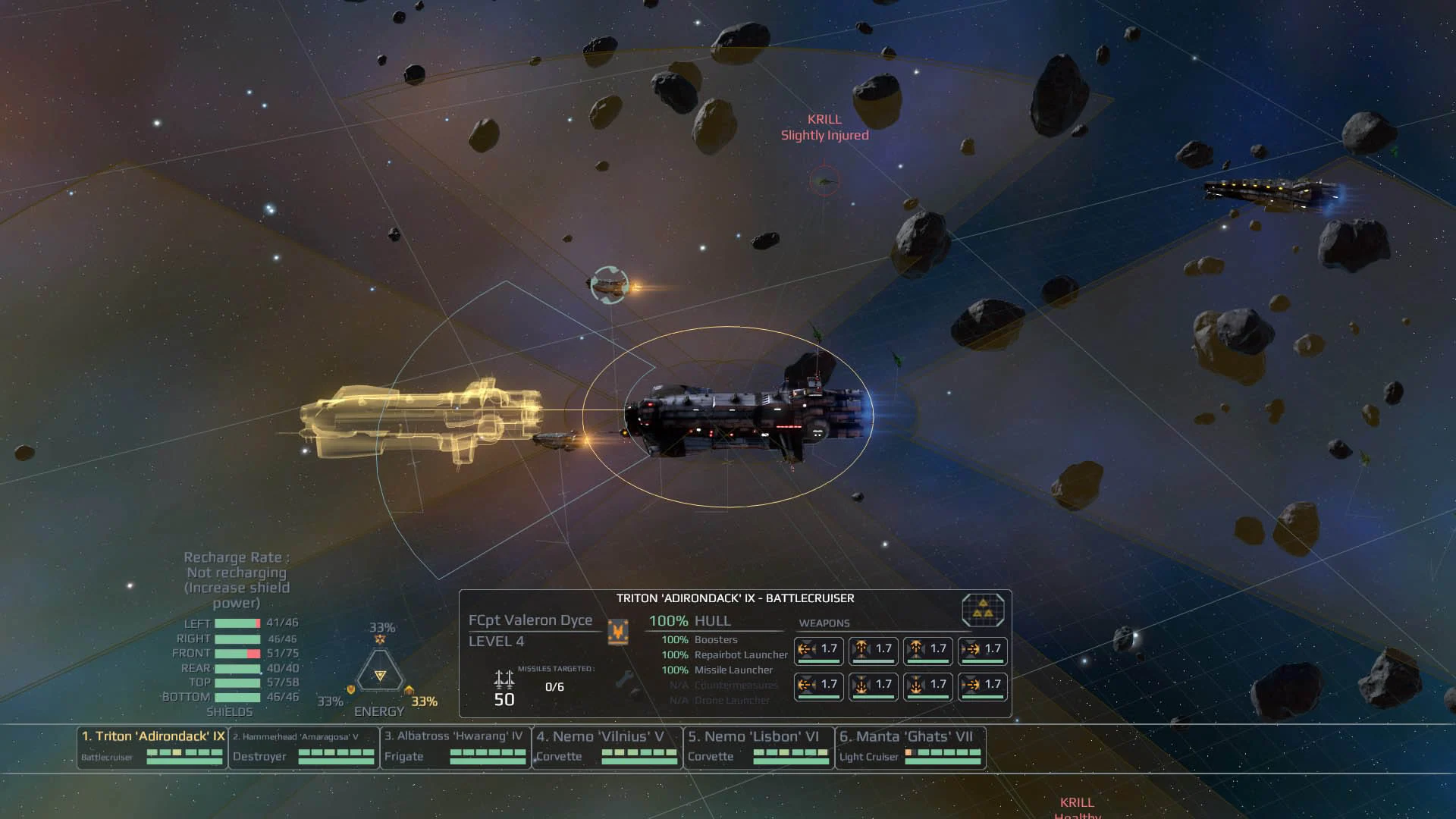The height and width of the screenshot is (819, 1456).
Task: Click the KRILL Slightly Injured target label
Action: click(x=824, y=126)
